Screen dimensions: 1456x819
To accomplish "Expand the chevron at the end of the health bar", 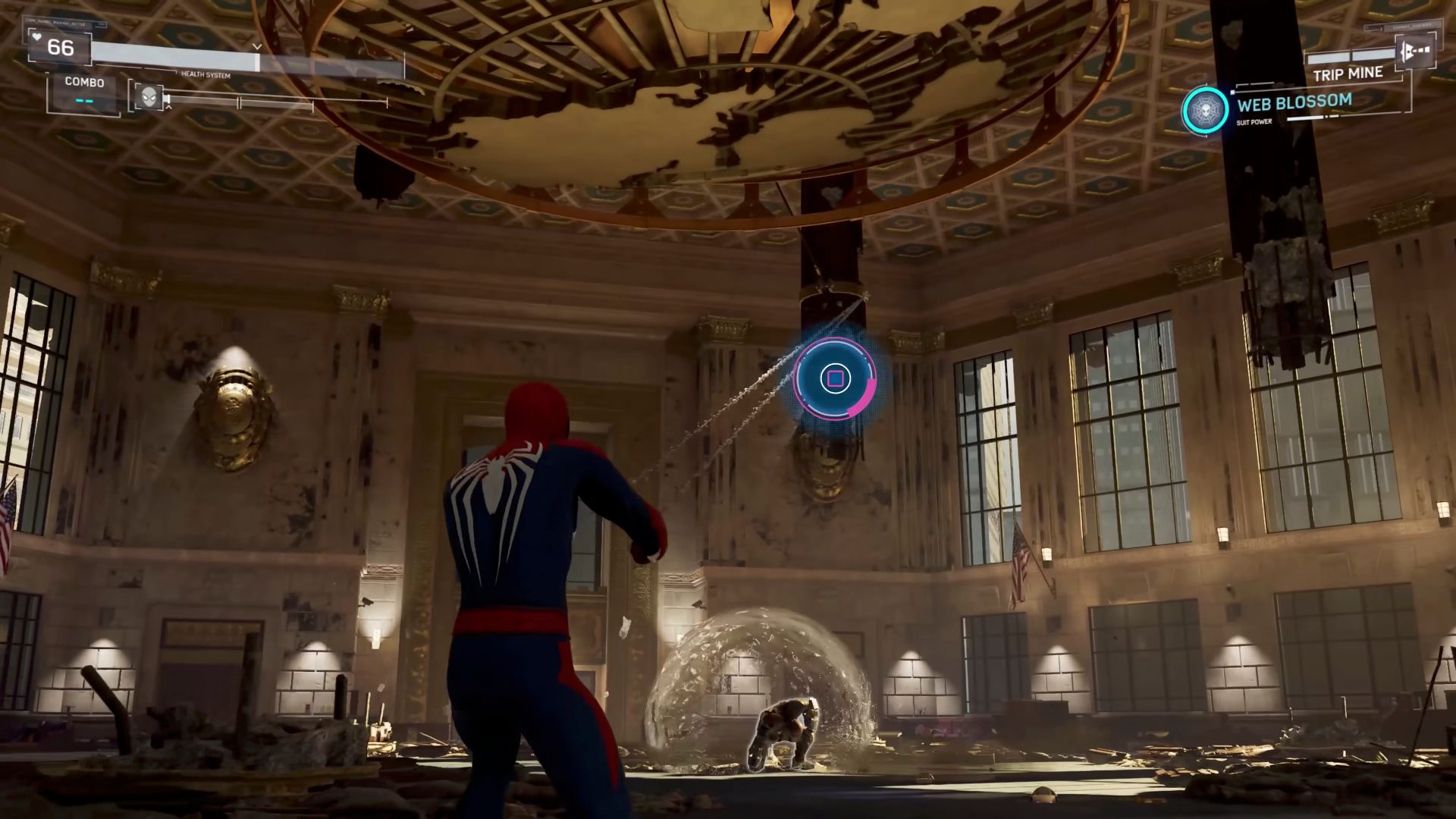I will point(258,46).
